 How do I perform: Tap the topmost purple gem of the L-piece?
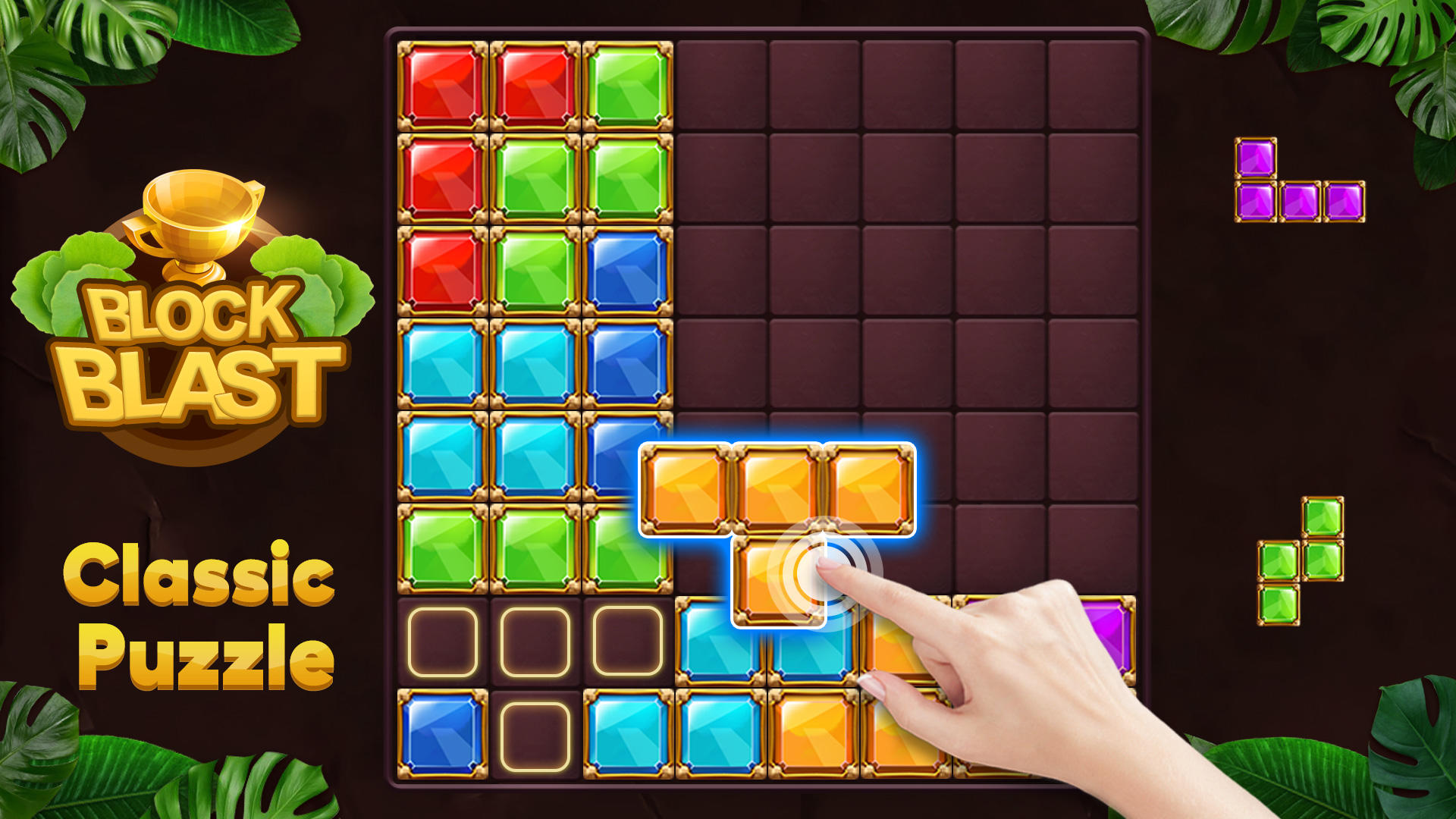point(1255,155)
